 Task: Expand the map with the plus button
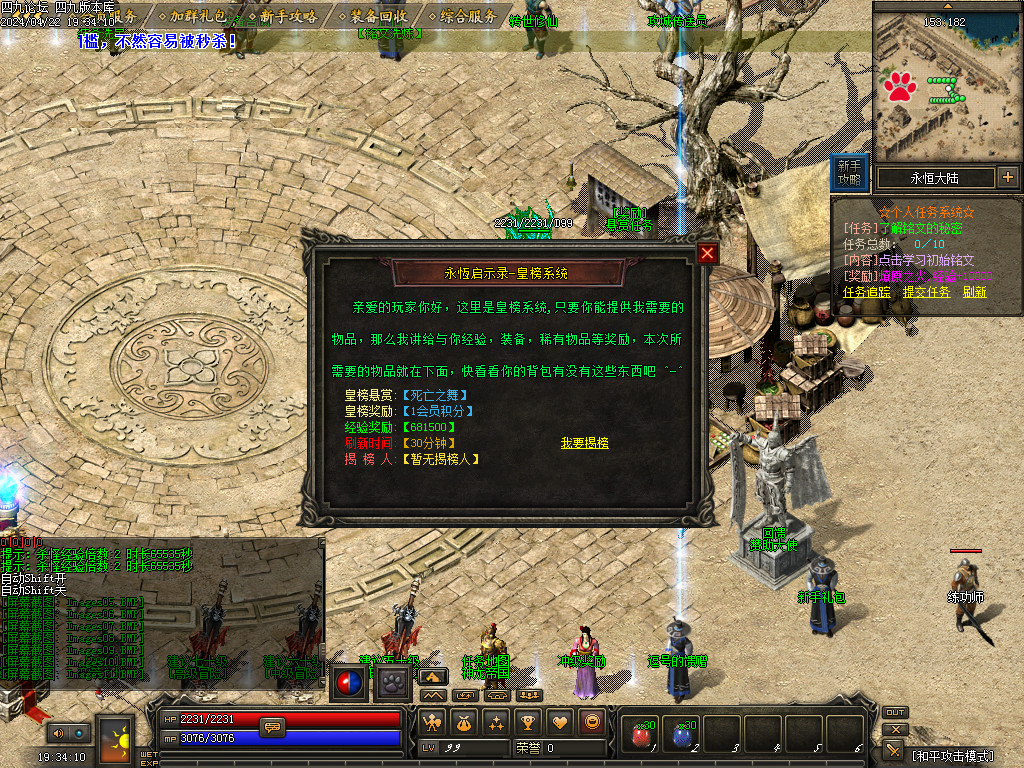1008,178
